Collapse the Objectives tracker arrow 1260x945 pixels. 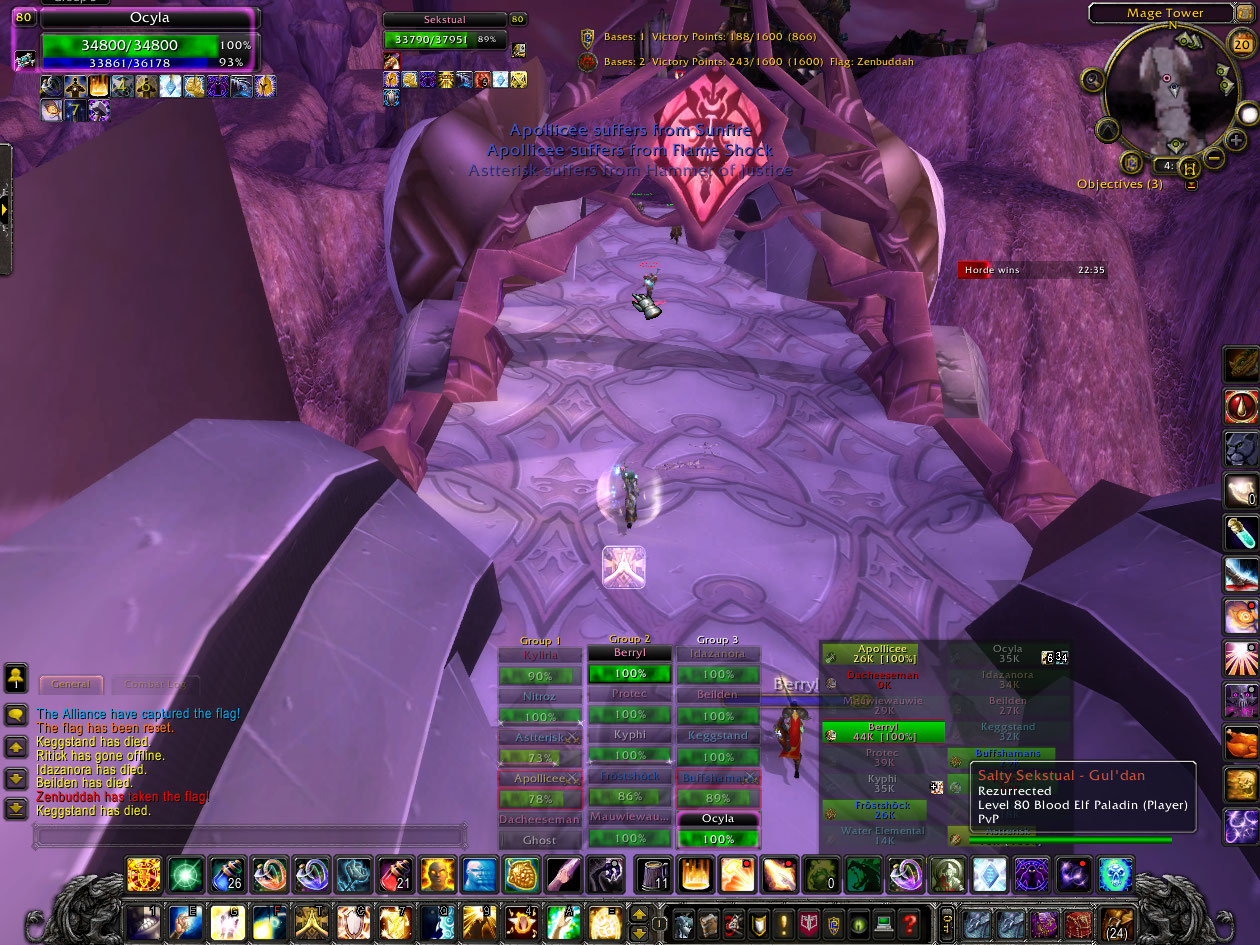1191,184
